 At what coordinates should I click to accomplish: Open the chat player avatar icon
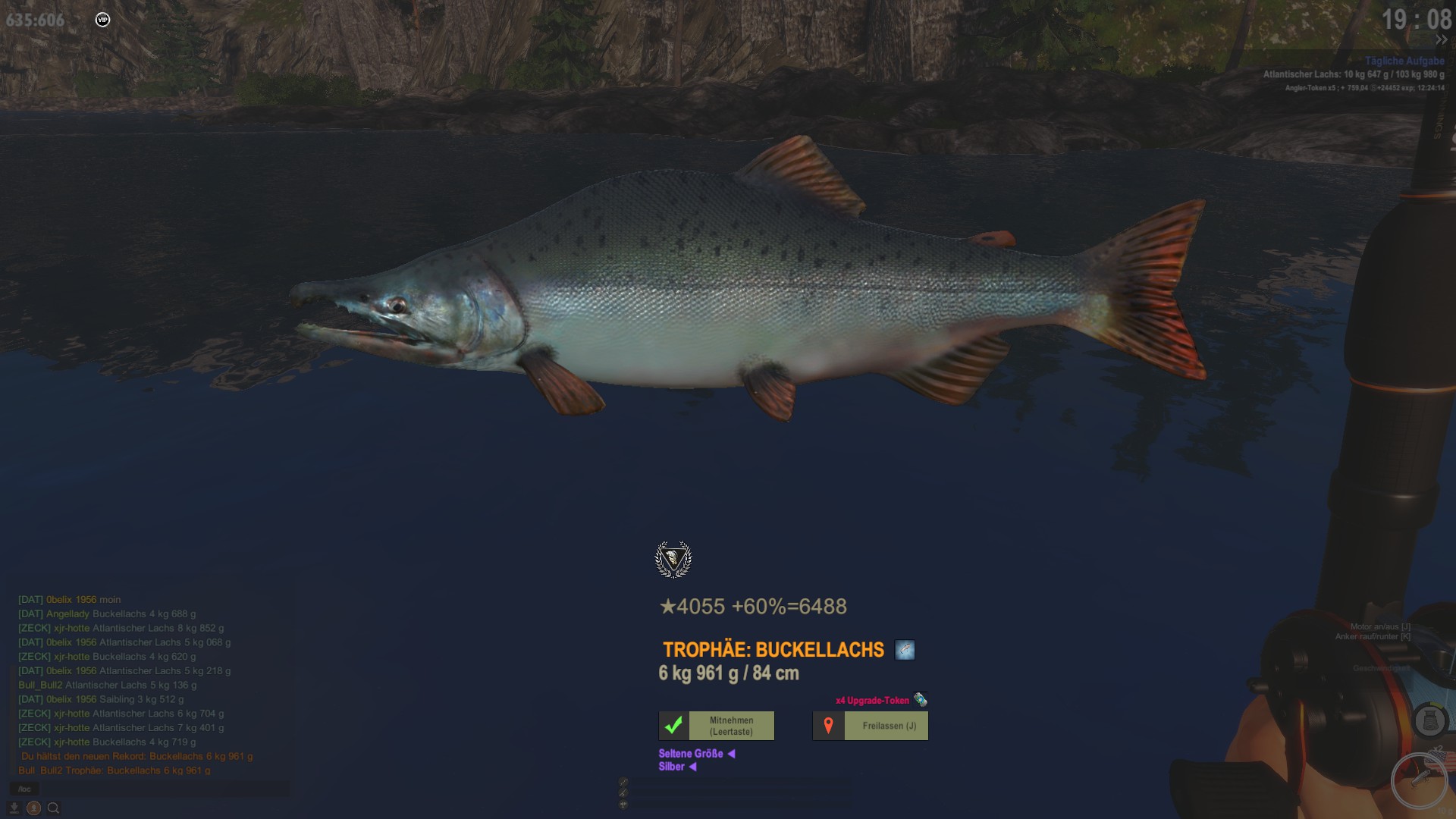pyautogui.click(x=33, y=808)
